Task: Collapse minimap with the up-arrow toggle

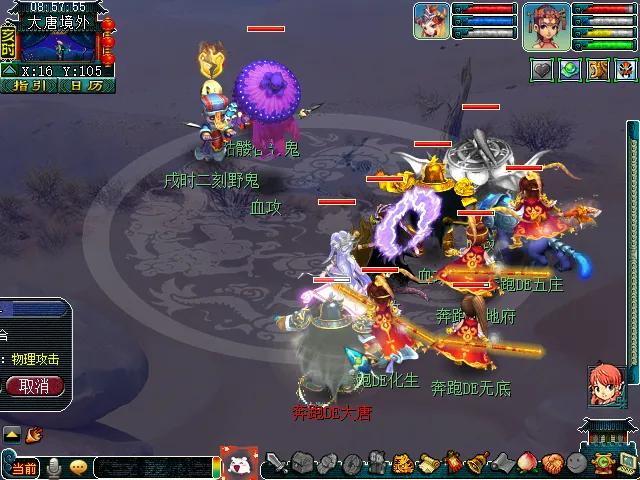Action: coord(8,70)
